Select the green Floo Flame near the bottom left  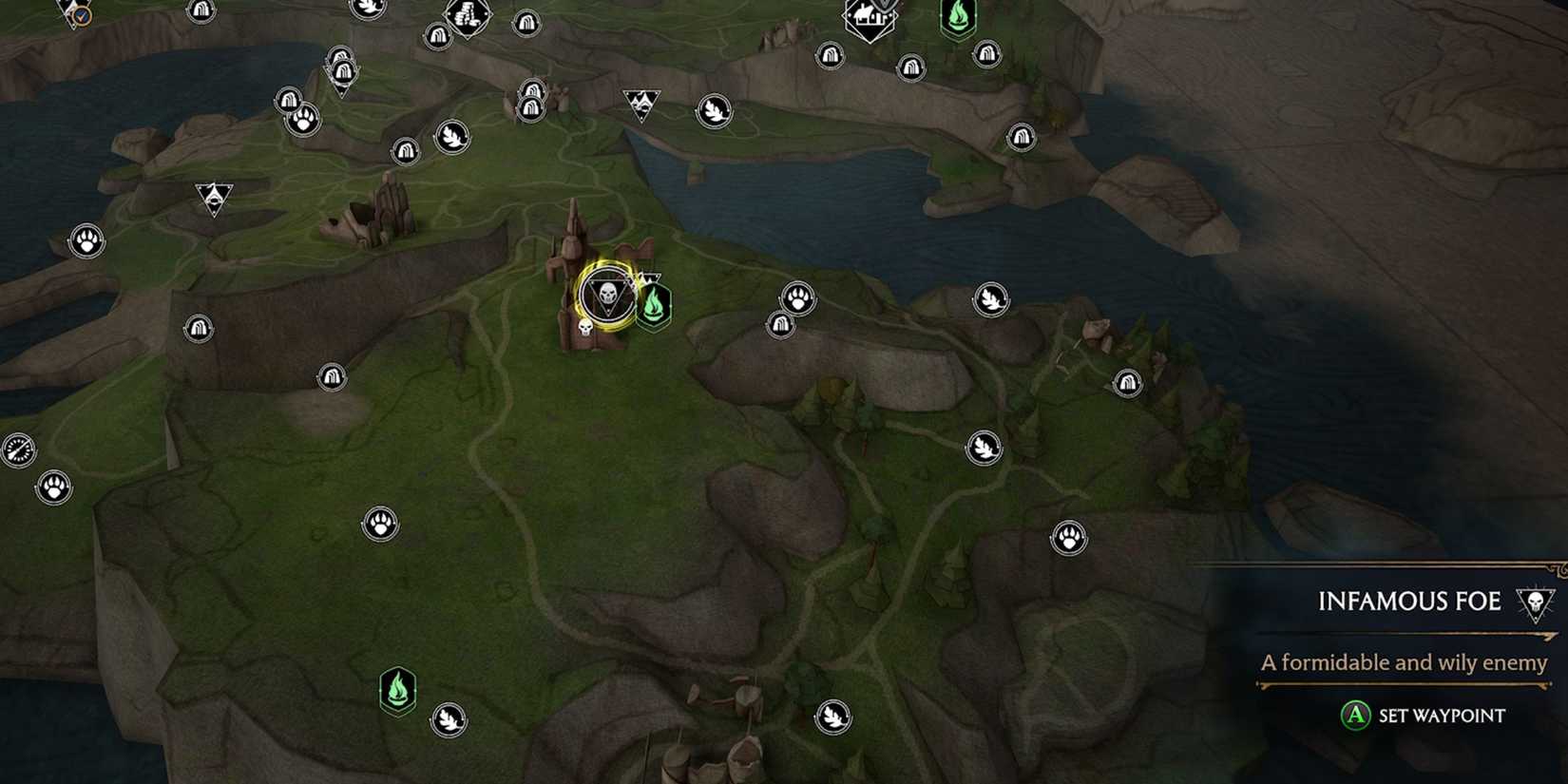[x=399, y=691]
